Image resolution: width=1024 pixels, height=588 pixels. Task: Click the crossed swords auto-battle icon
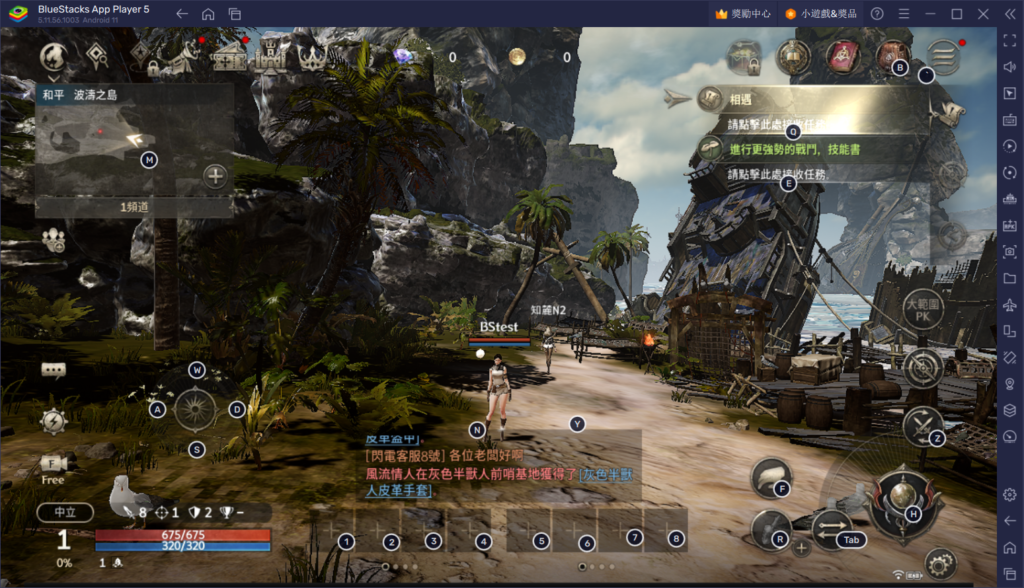[920, 427]
